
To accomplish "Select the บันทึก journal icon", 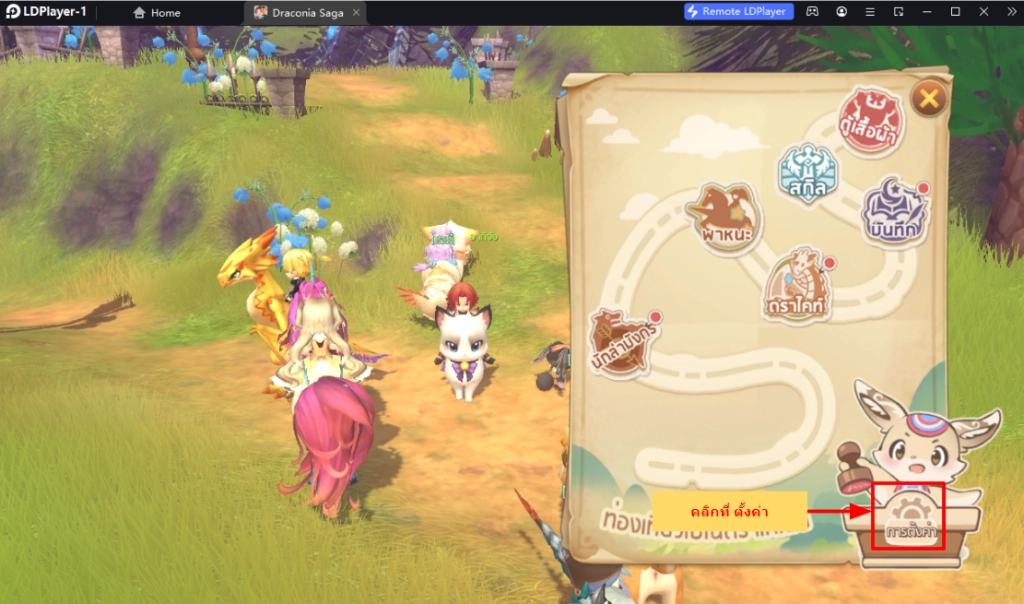I will tap(889, 211).
